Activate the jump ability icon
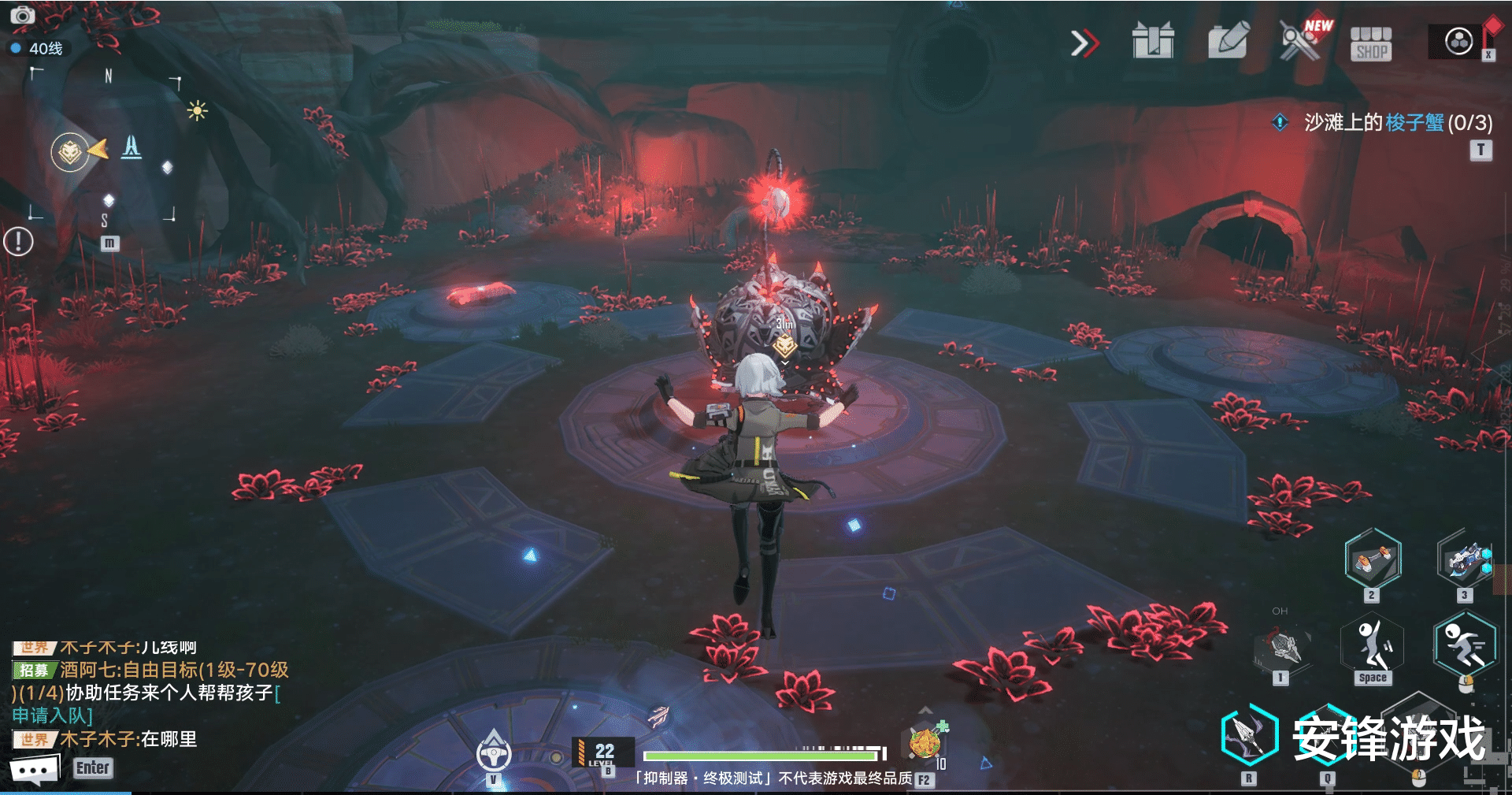Image resolution: width=1512 pixels, height=795 pixels. pos(1373,645)
